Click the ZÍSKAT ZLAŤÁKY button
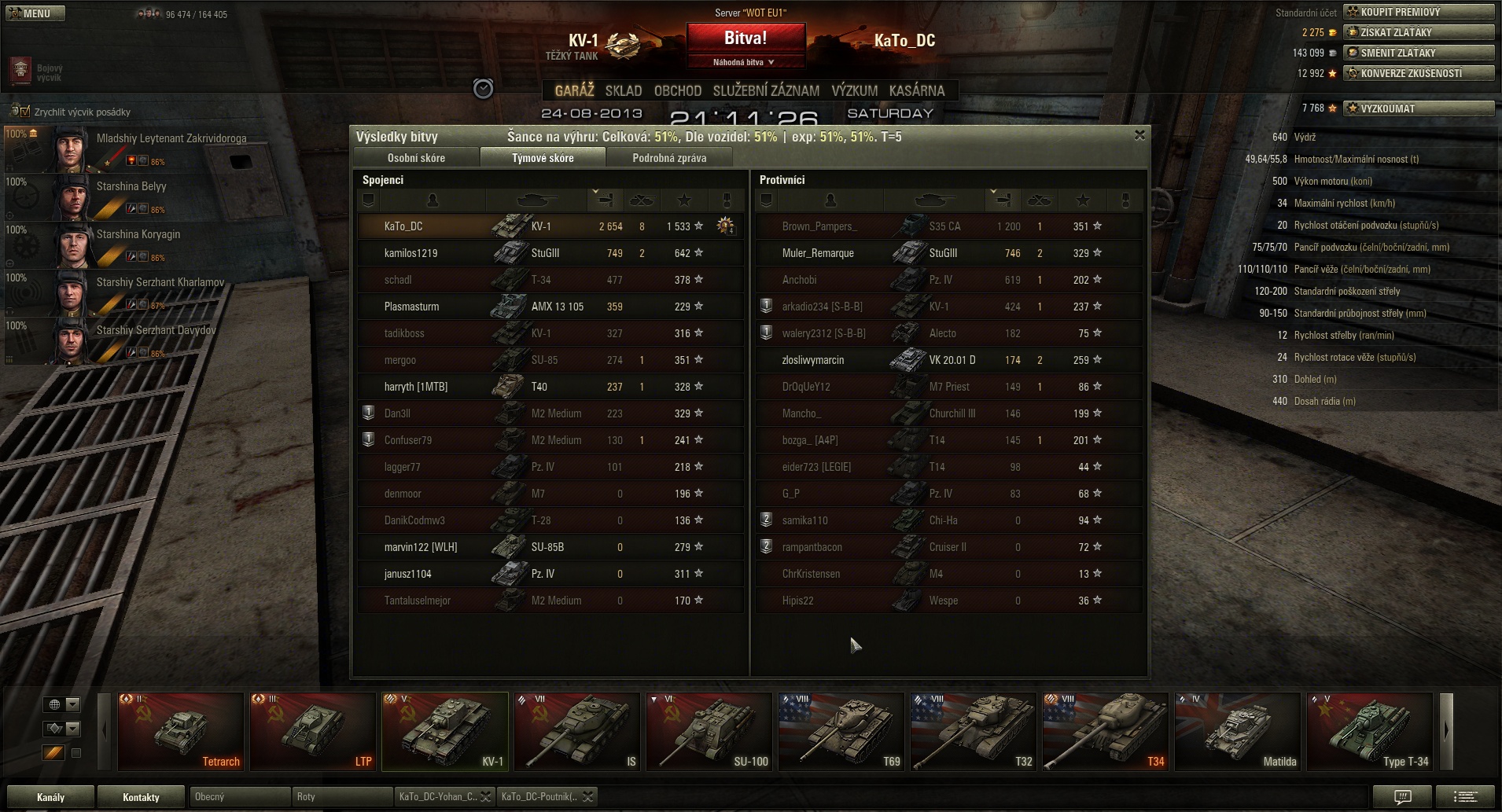Viewport: 1502px width, 812px height. pos(1418,32)
